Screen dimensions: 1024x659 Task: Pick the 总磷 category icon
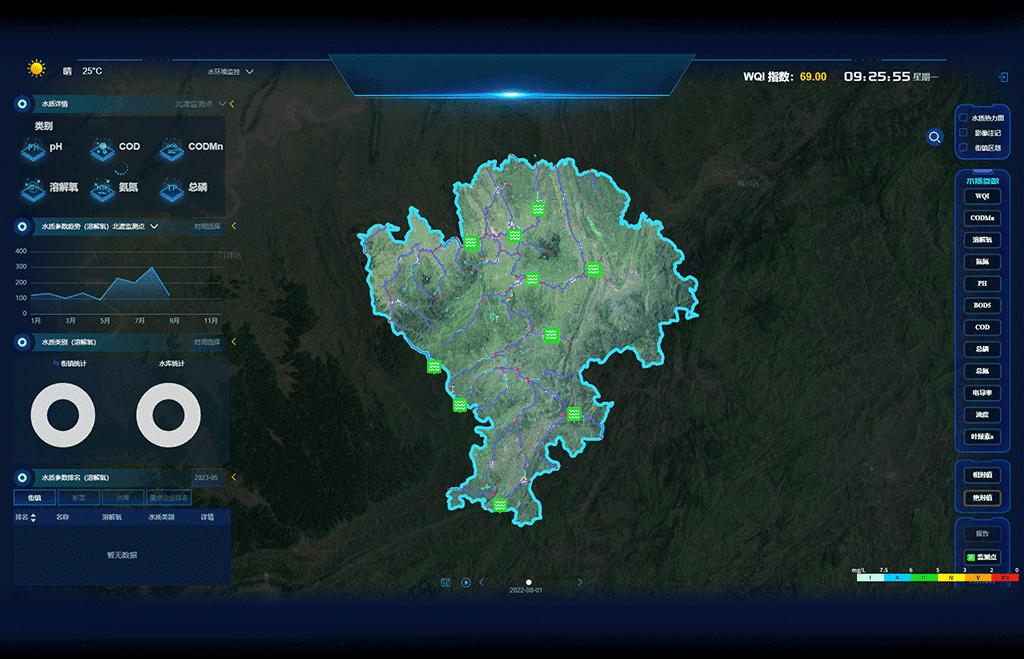click(x=182, y=187)
